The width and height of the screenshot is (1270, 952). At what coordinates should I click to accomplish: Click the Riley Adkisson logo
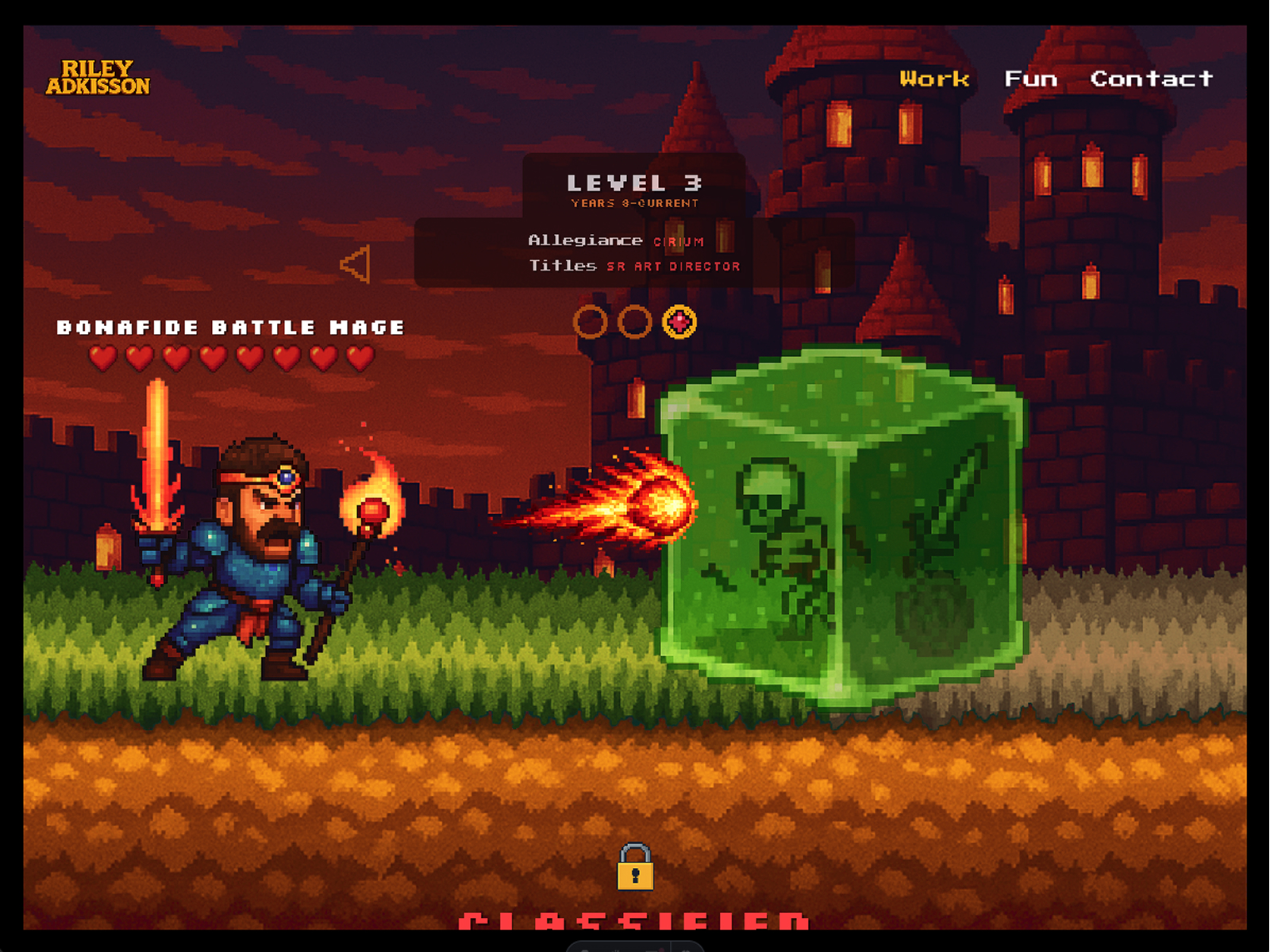(x=98, y=78)
